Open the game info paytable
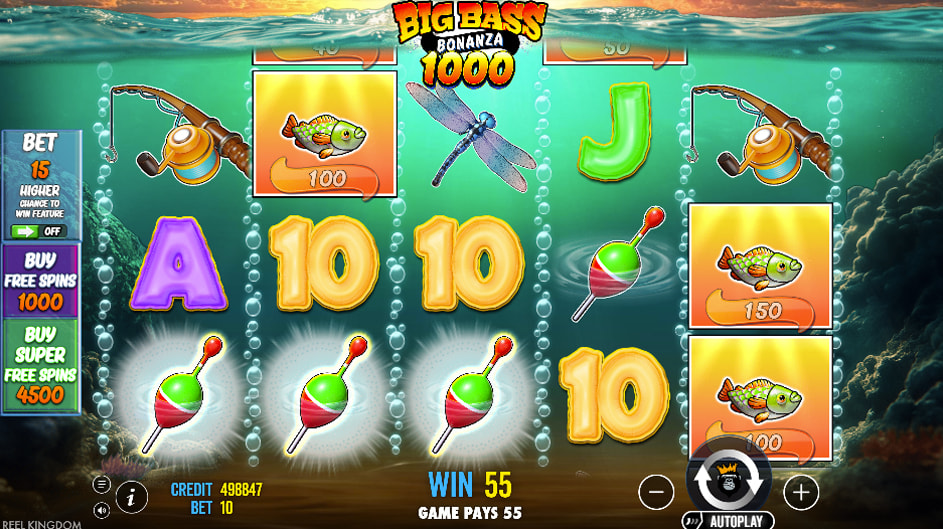Viewport: 943px width, 529px height. click(131, 495)
